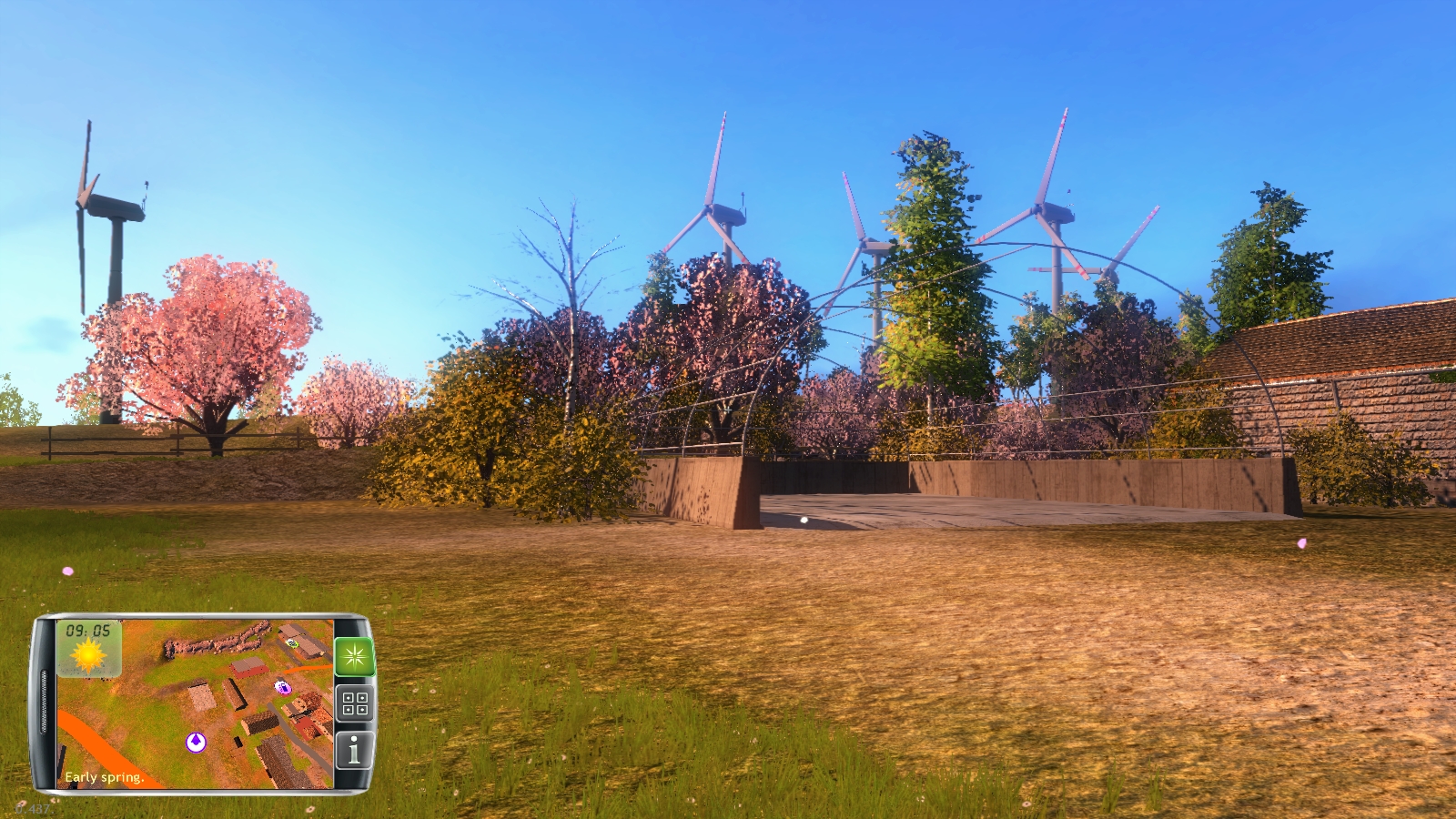Viewport: 1456px width, 819px height.
Task: Click the Early spring season label
Action: 104,777
